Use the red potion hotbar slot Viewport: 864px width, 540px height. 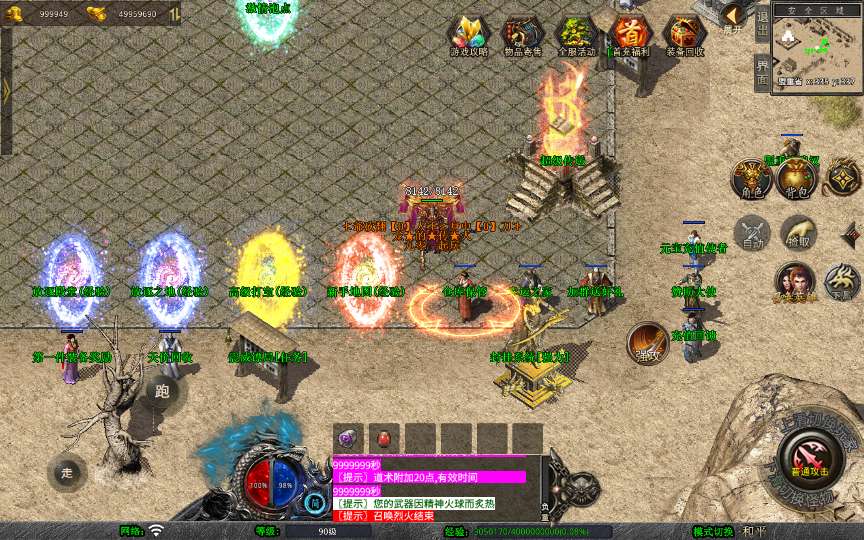383,438
